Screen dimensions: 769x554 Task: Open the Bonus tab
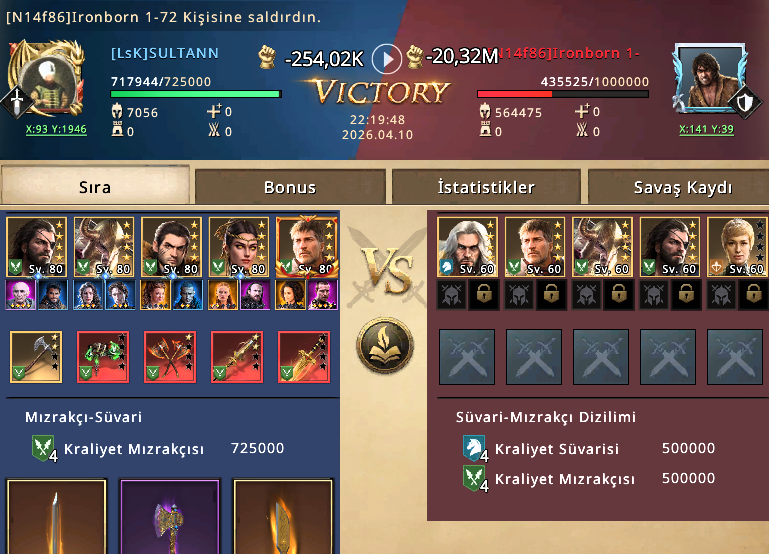click(290, 187)
